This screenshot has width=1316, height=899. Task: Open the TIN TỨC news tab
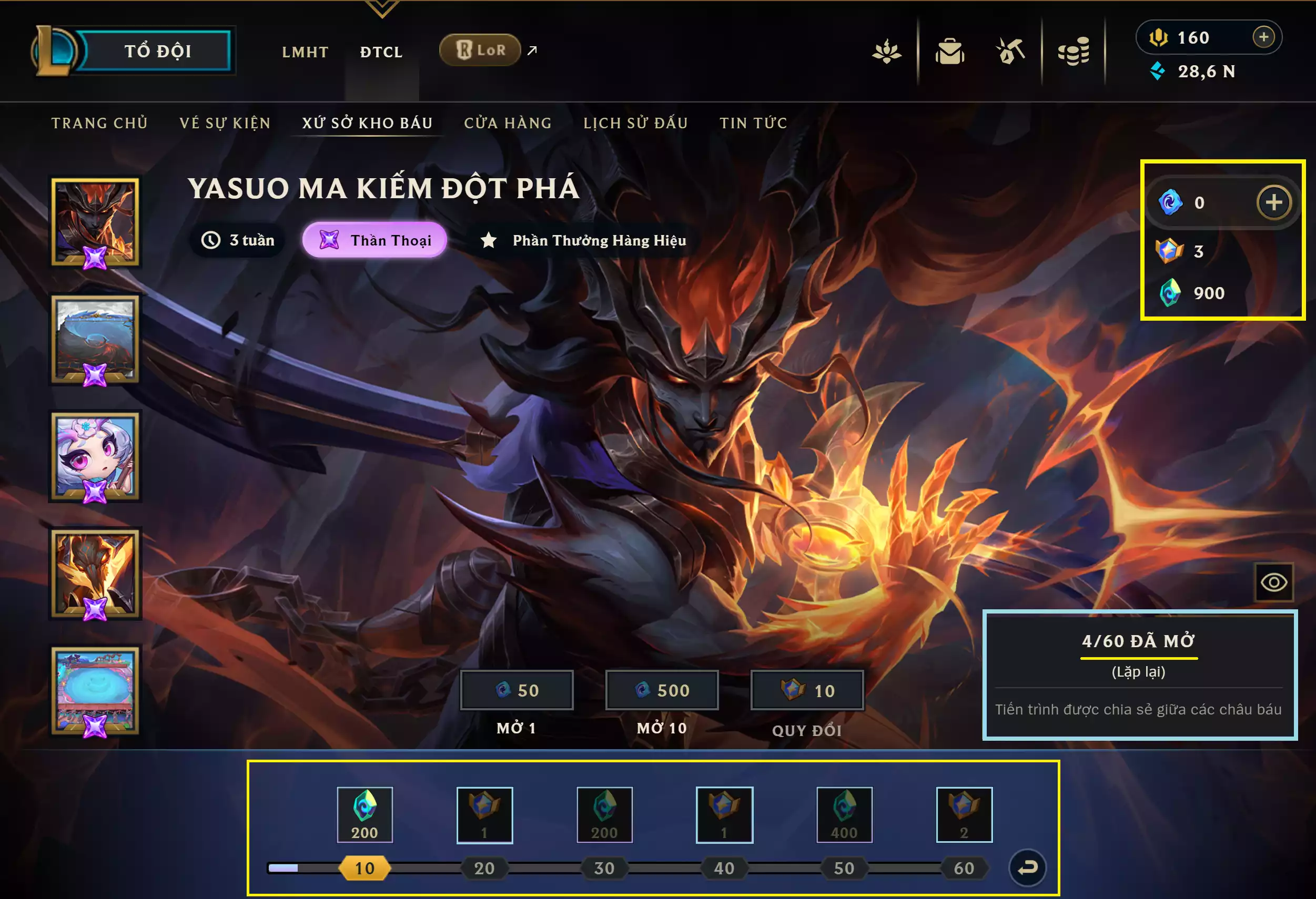pyautogui.click(x=753, y=123)
